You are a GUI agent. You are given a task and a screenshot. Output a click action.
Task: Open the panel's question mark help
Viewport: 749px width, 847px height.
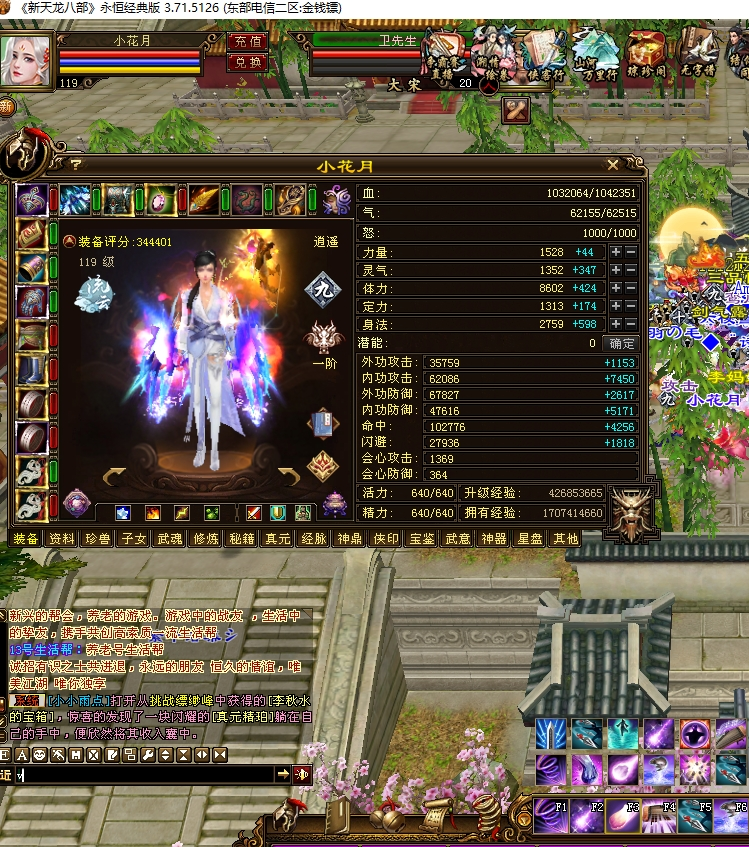click(75, 165)
